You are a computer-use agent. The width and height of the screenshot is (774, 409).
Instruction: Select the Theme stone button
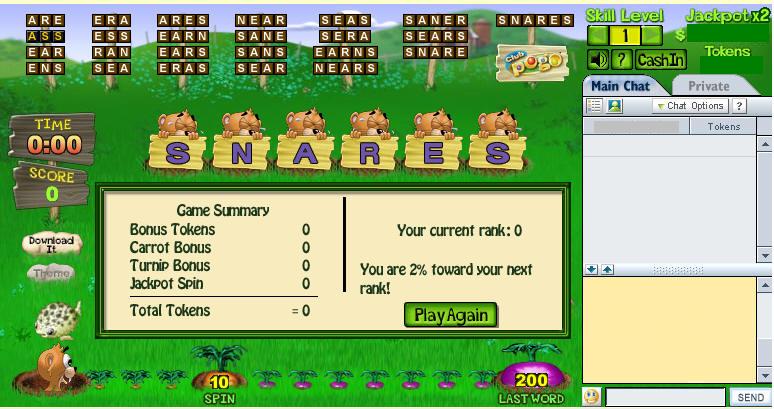coord(51,273)
